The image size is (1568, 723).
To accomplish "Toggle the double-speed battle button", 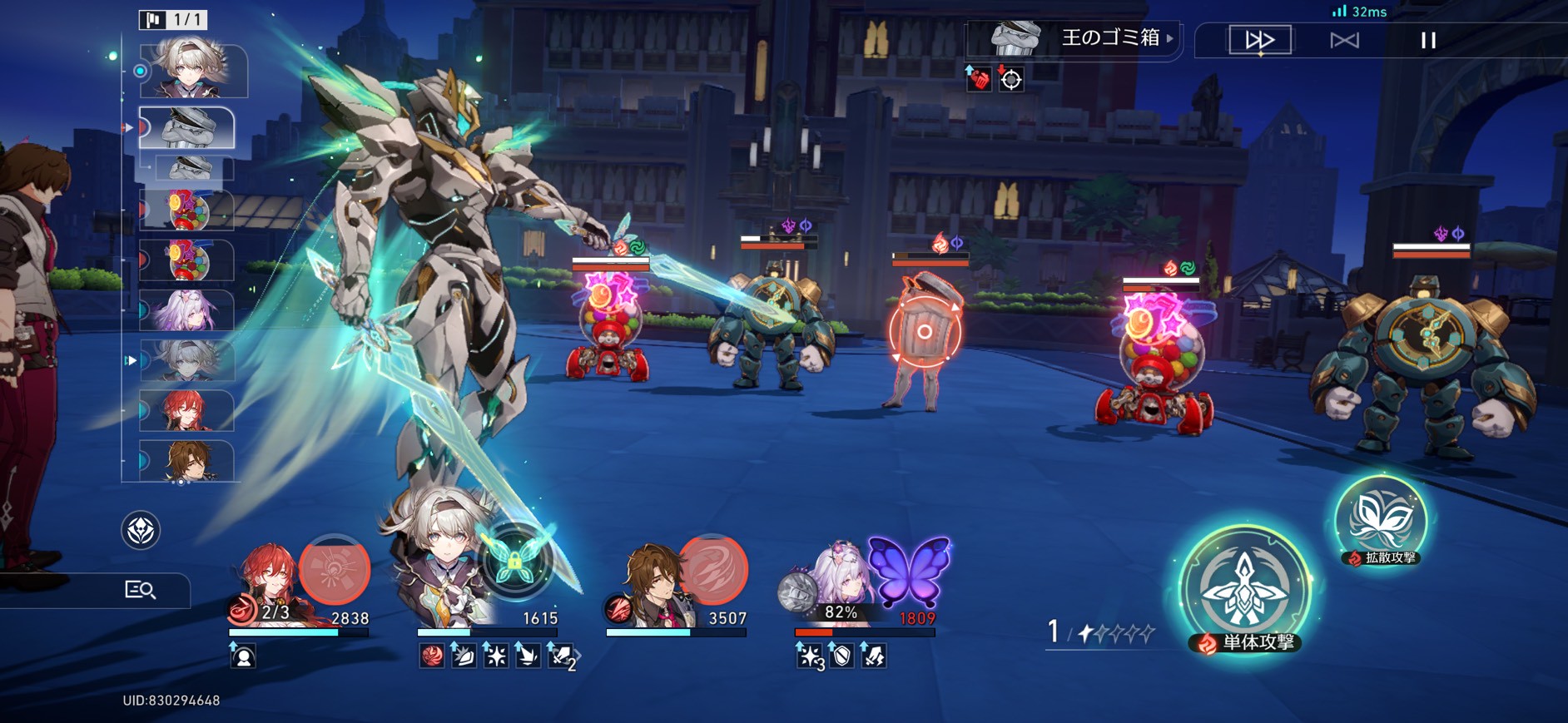I will (x=1260, y=40).
